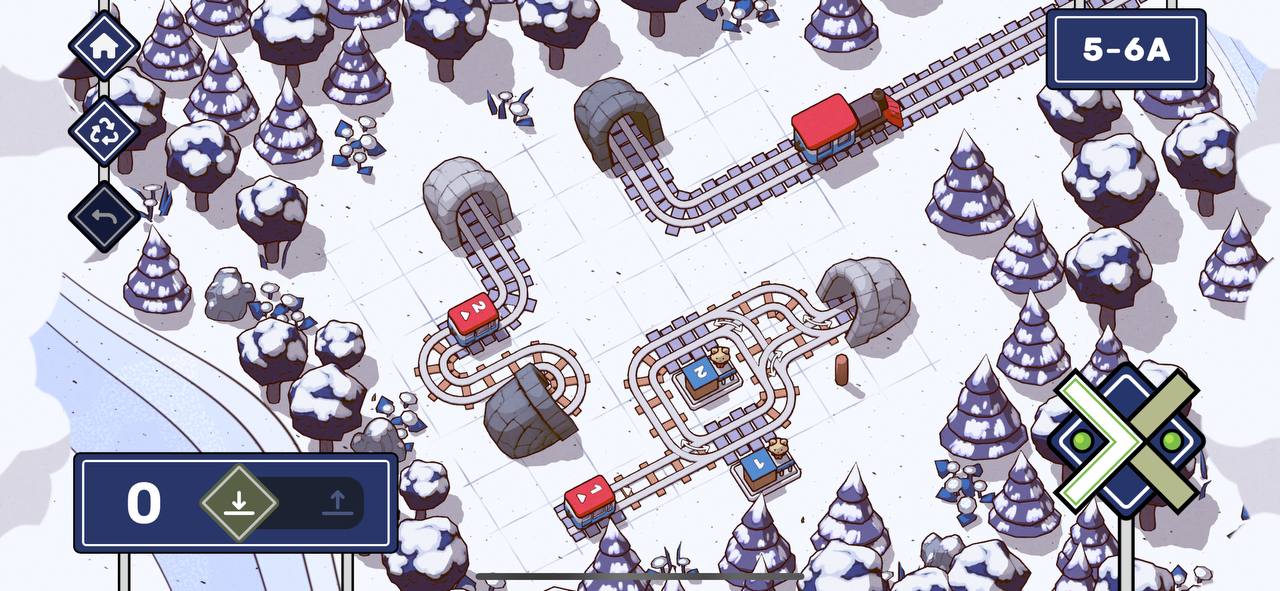This screenshot has width=1280, height=591.
Task: Undo the last move
Action: 103,215
